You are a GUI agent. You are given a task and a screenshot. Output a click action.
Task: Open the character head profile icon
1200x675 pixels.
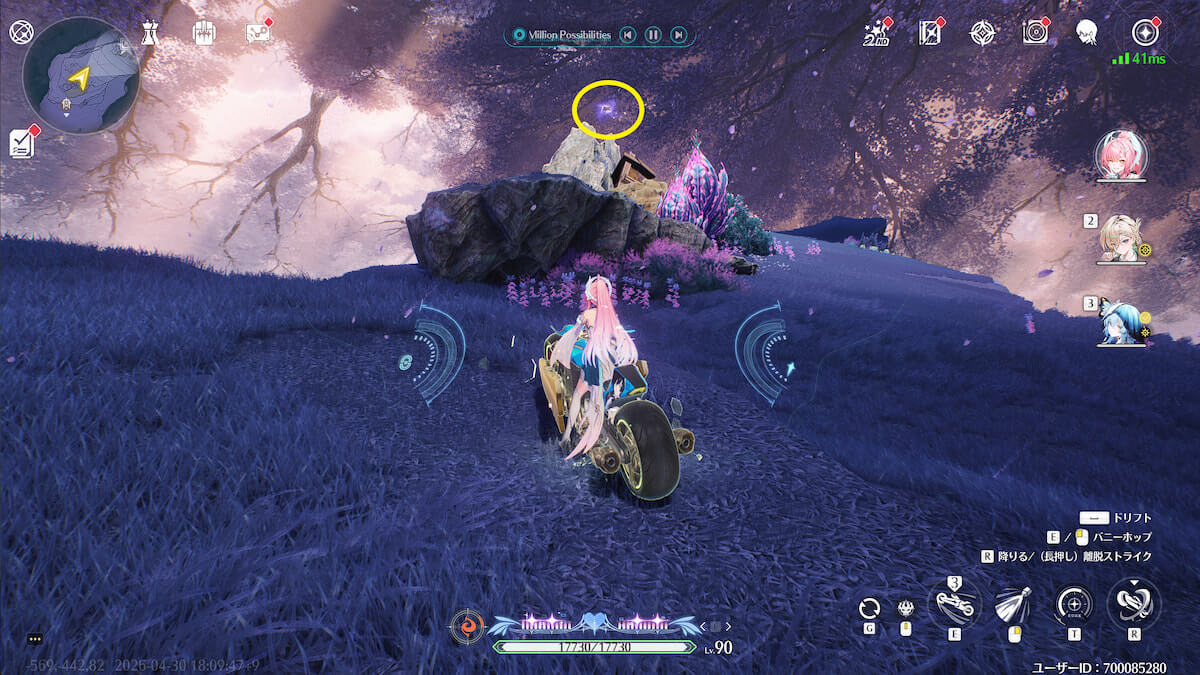[1086, 33]
